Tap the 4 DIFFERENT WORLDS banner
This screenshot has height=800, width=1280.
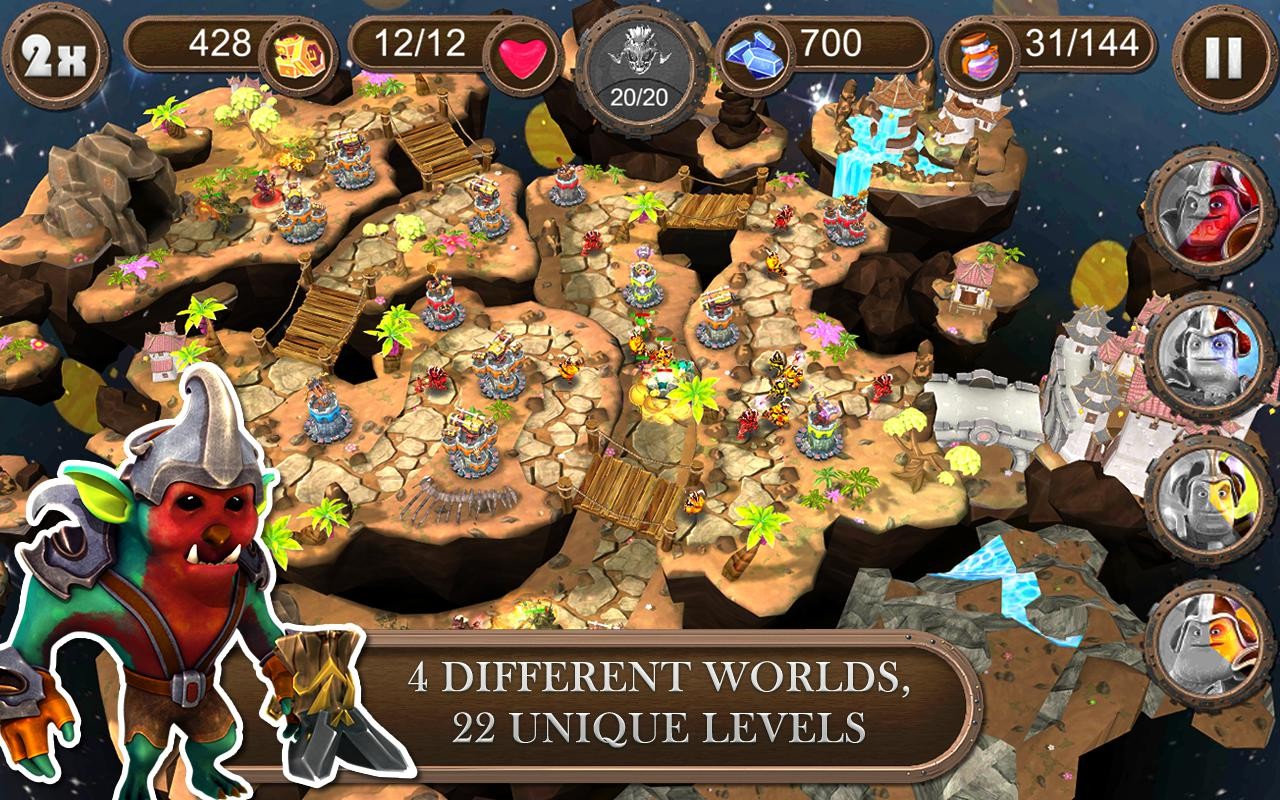672,702
